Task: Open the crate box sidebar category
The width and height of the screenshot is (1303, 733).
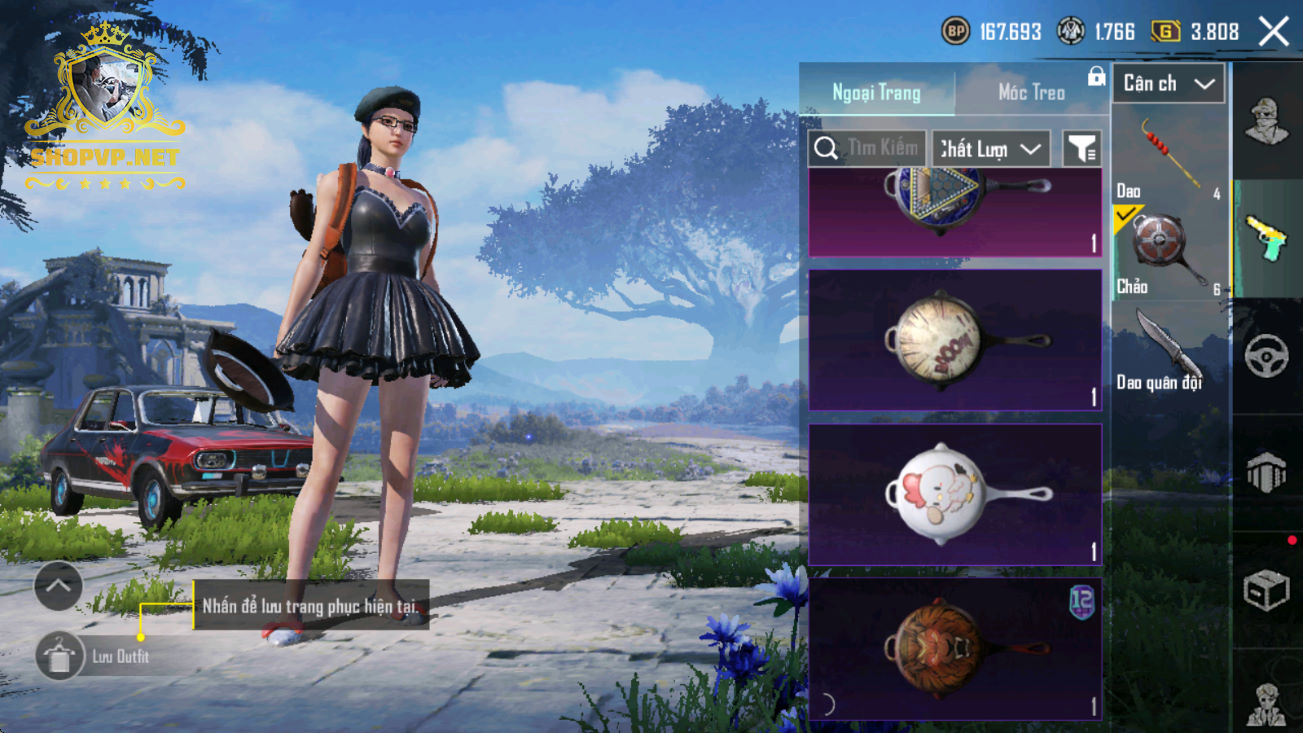Action: pos(1266,590)
